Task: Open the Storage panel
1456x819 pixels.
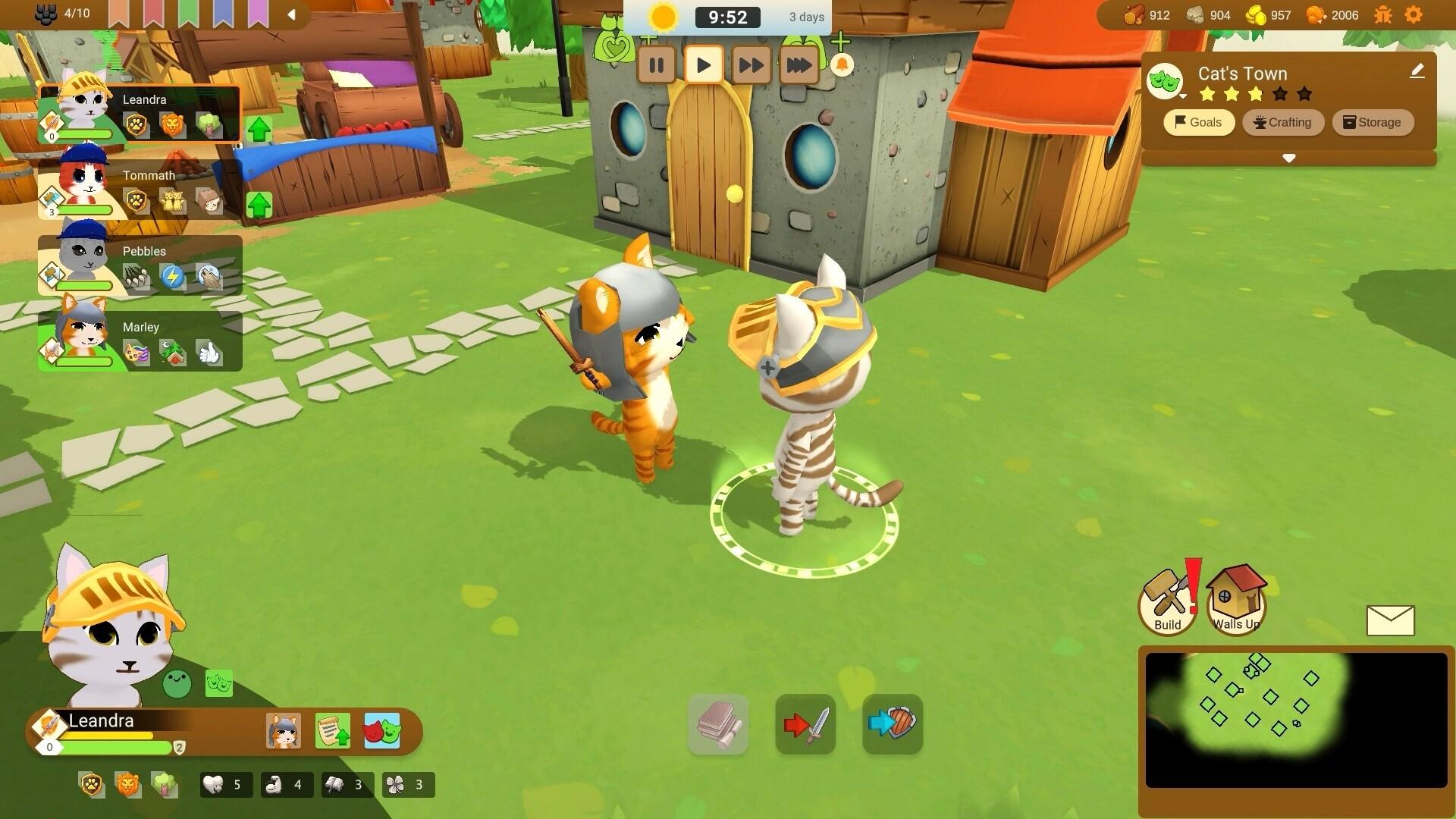Action: (1373, 122)
